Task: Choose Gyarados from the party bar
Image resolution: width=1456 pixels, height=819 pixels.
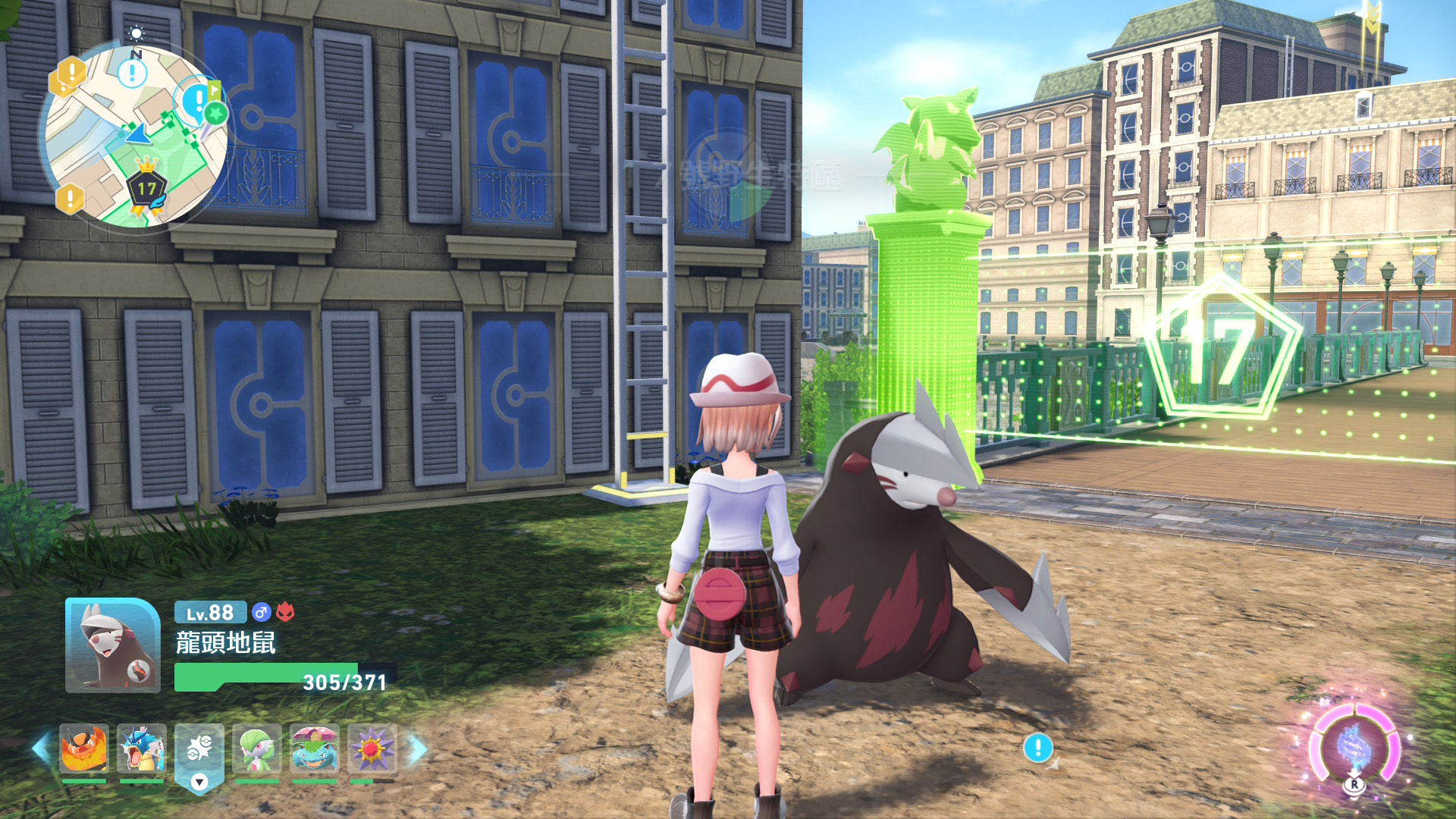Action: (x=142, y=748)
